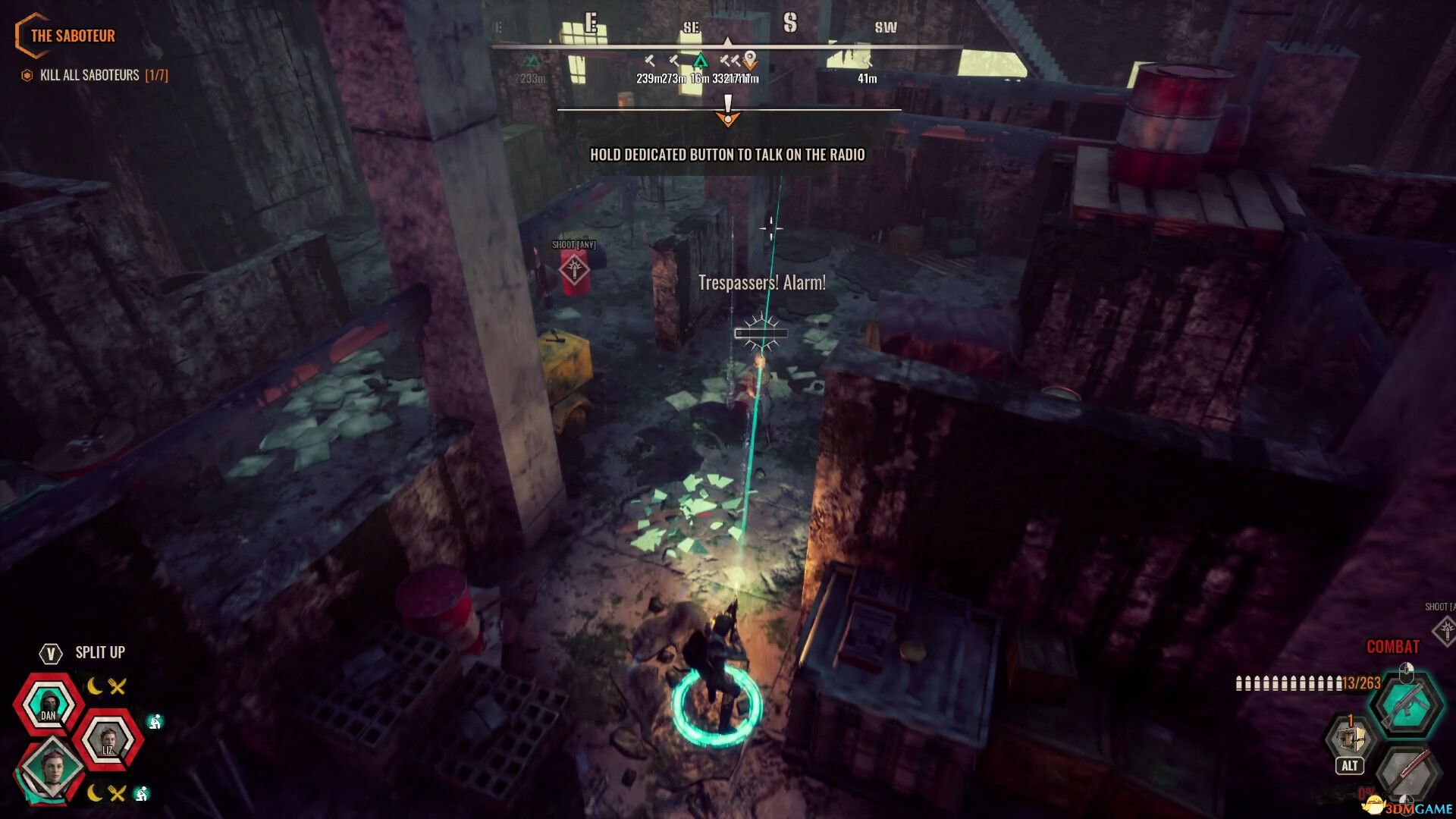Click the green triangle marker on compass
The image size is (1456, 819).
click(x=700, y=61)
